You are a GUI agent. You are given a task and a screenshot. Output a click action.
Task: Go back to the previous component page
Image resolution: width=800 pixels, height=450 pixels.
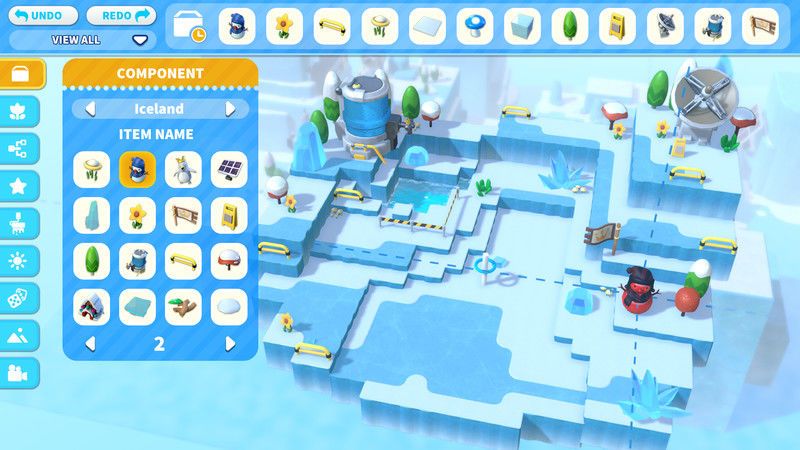[90, 343]
